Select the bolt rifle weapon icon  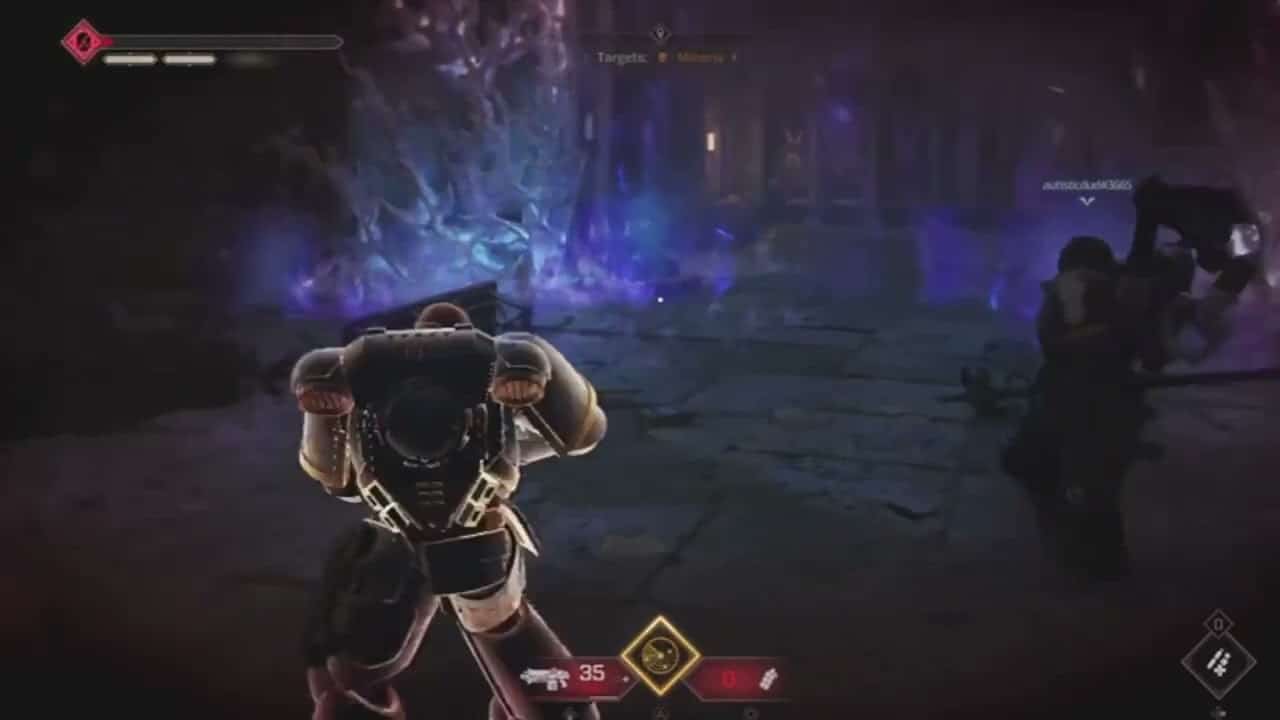point(544,677)
